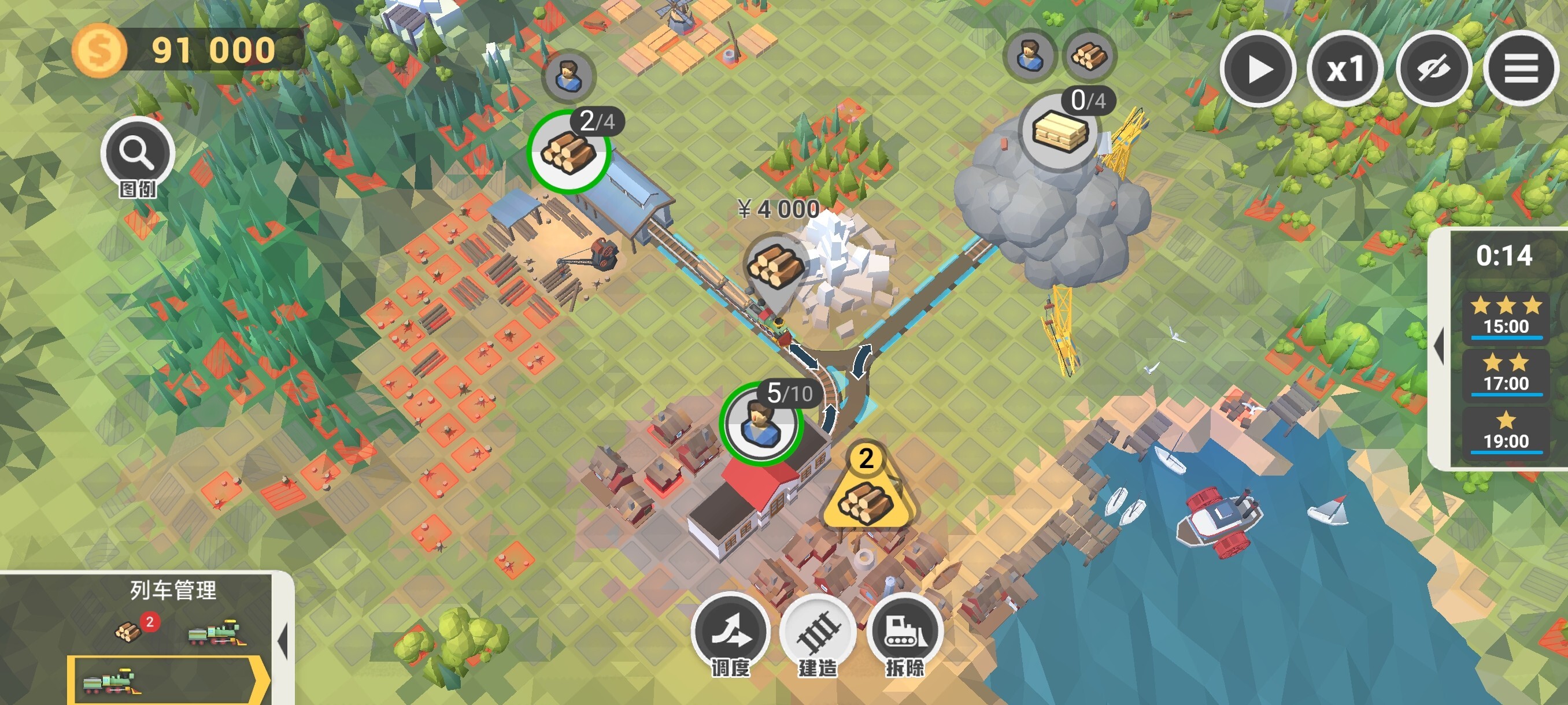This screenshot has height=705, width=1568.
Task: Expand the star time goals side panel
Action: [x=1440, y=347]
